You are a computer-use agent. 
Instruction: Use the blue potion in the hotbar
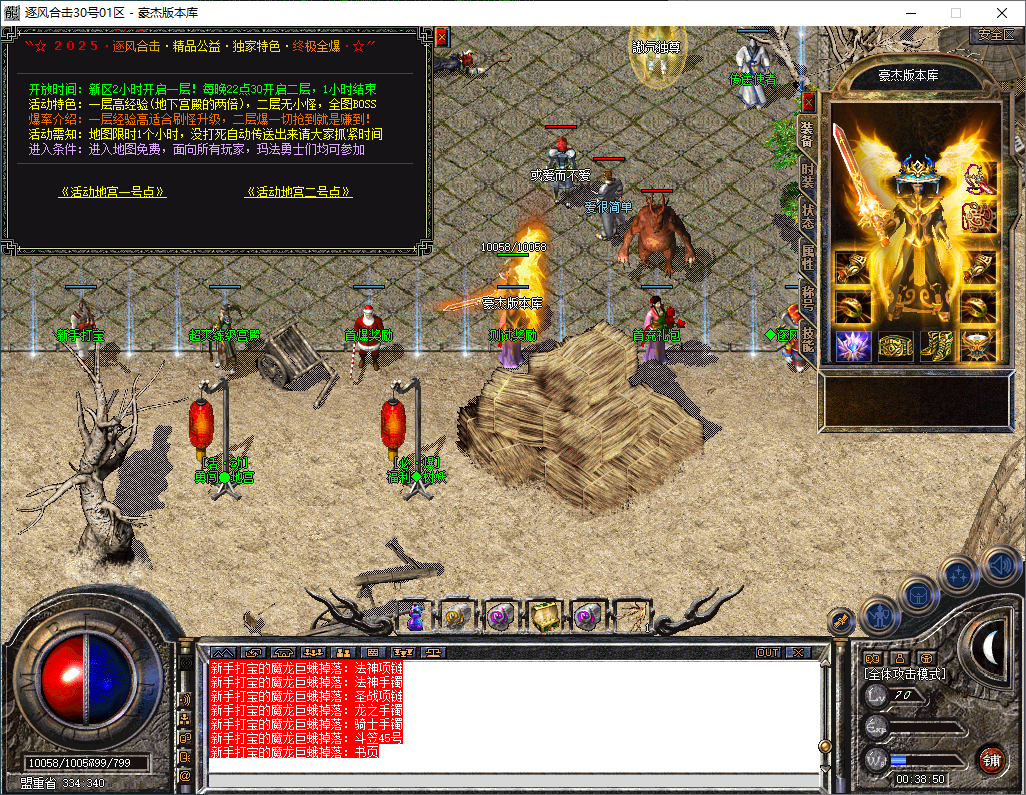pyautogui.click(x=416, y=616)
